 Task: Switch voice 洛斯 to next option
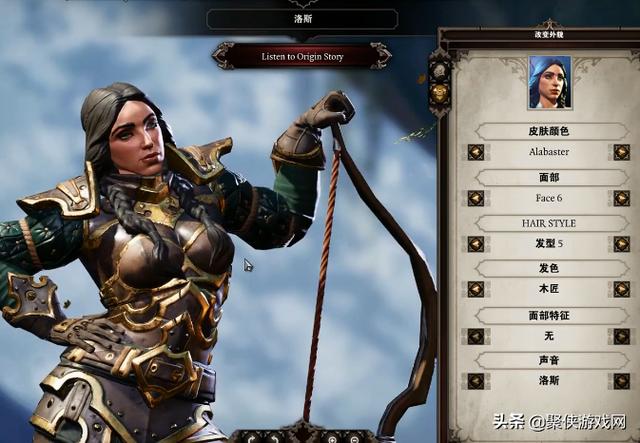(x=621, y=382)
